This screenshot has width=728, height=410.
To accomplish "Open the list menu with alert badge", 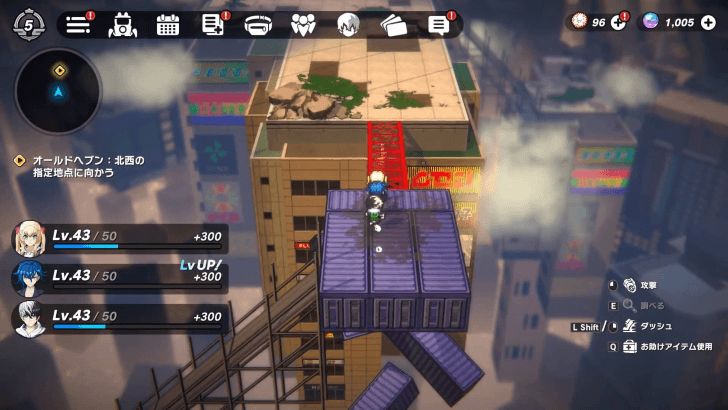I will 77,23.
